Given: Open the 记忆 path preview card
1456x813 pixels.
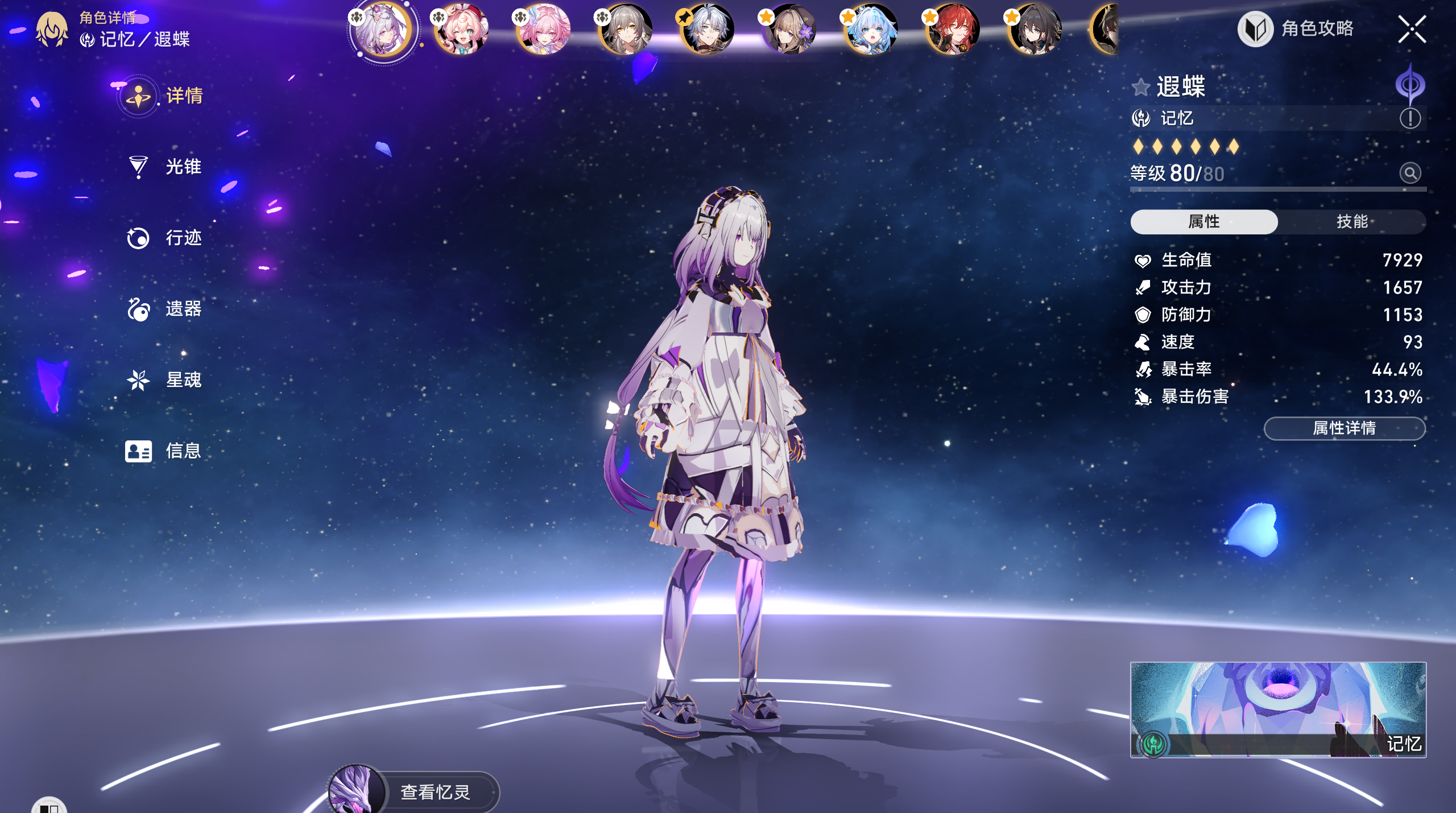Looking at the screenshot, I should tap(1277, 709).
